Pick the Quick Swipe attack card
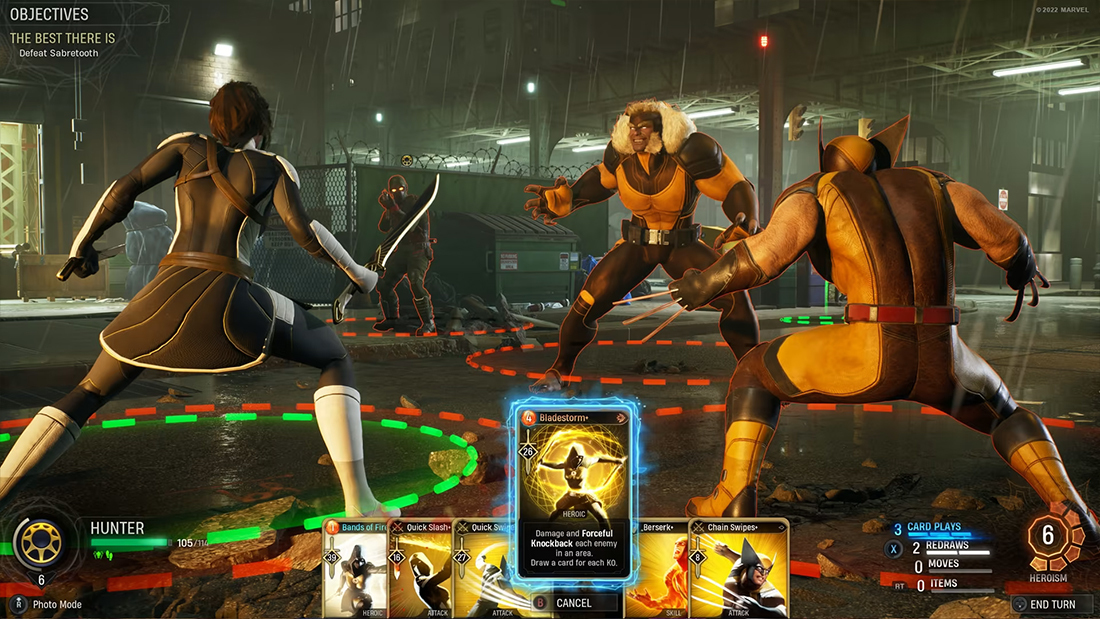Viewport: 1100px width, 619px height. 483,570
